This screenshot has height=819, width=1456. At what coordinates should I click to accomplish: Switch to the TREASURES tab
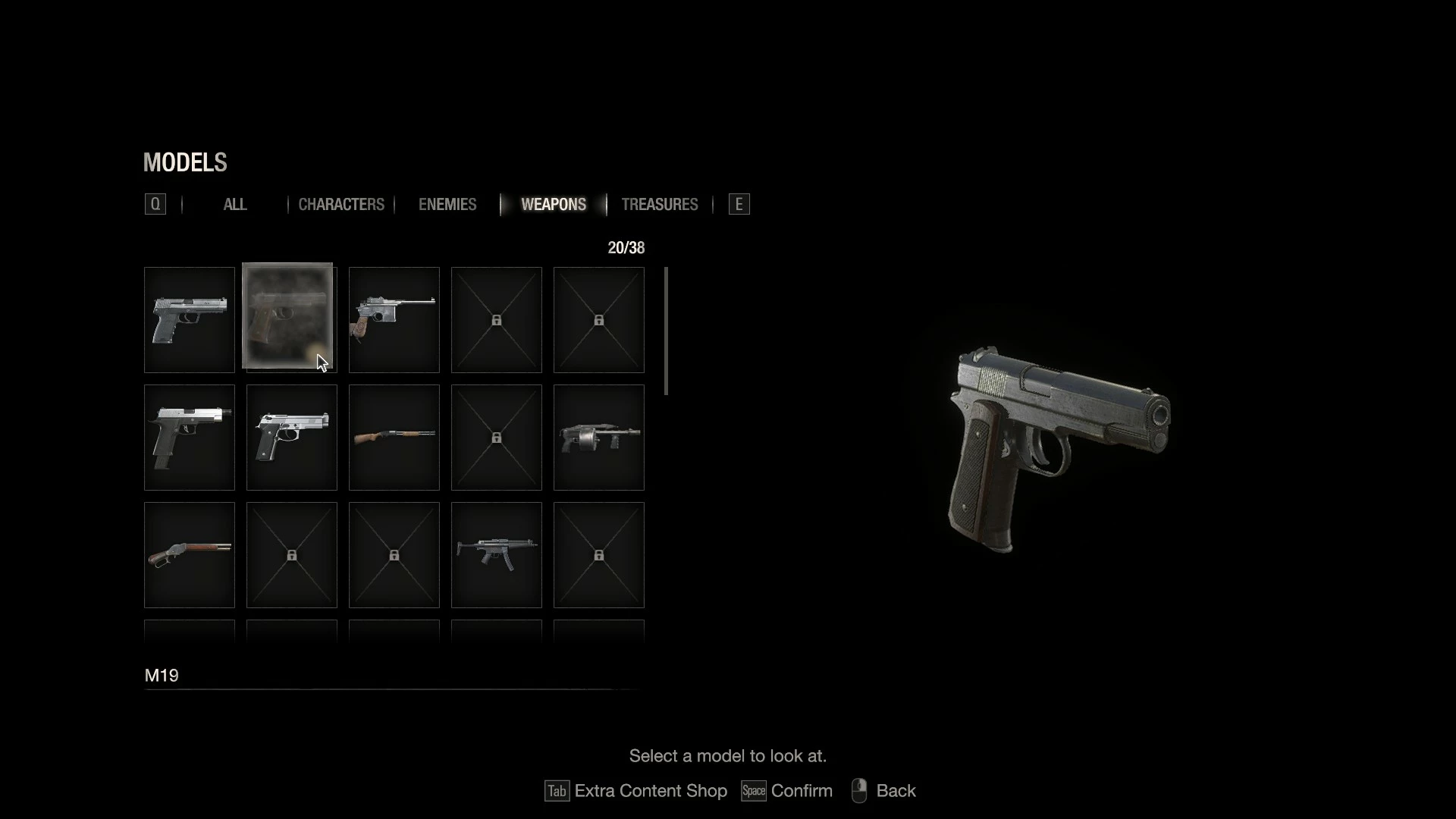pyautogui.click(x=659, y=205)
